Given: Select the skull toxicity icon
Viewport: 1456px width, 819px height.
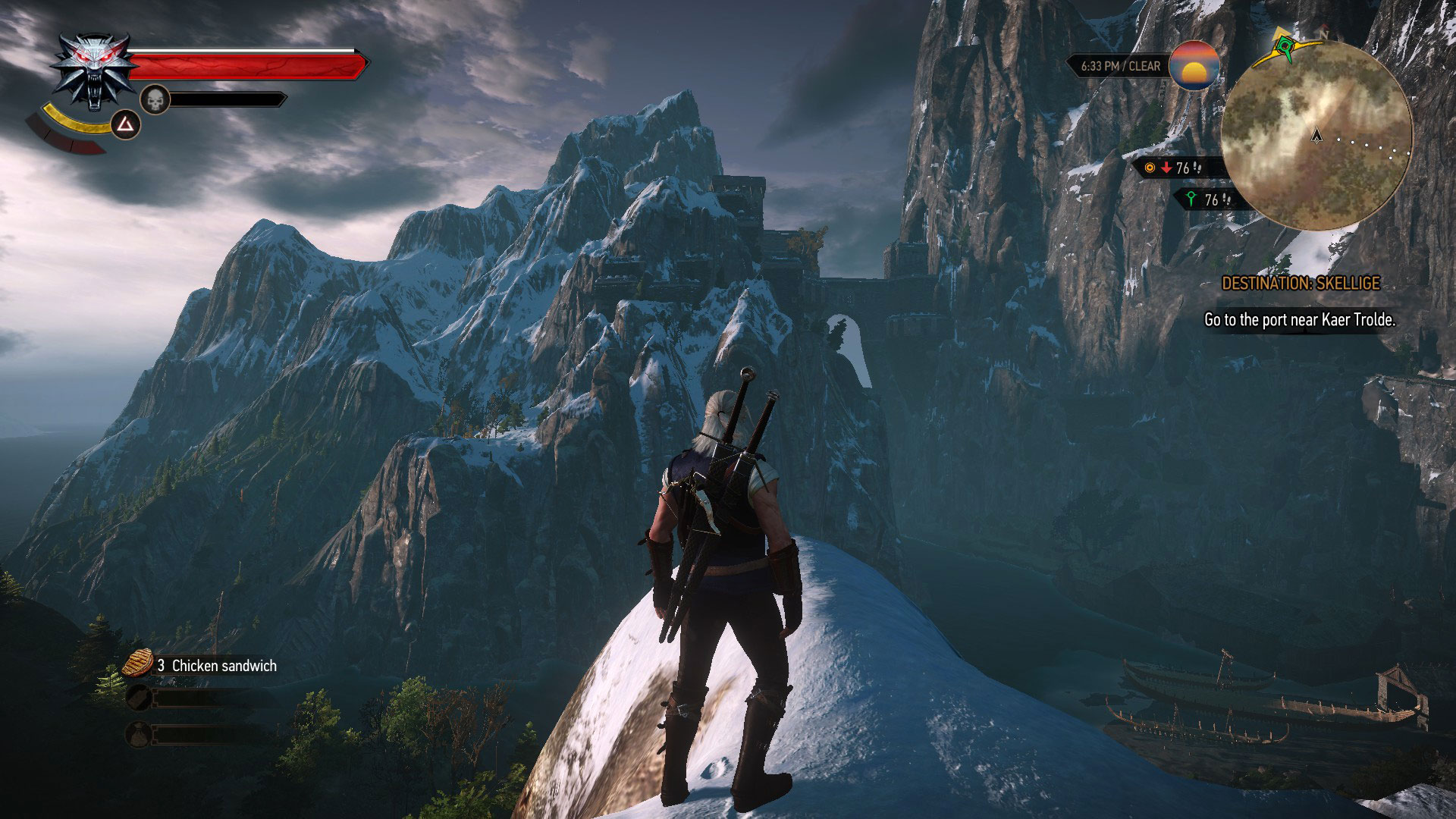Looking at the screenshot, I should (155, 99).
